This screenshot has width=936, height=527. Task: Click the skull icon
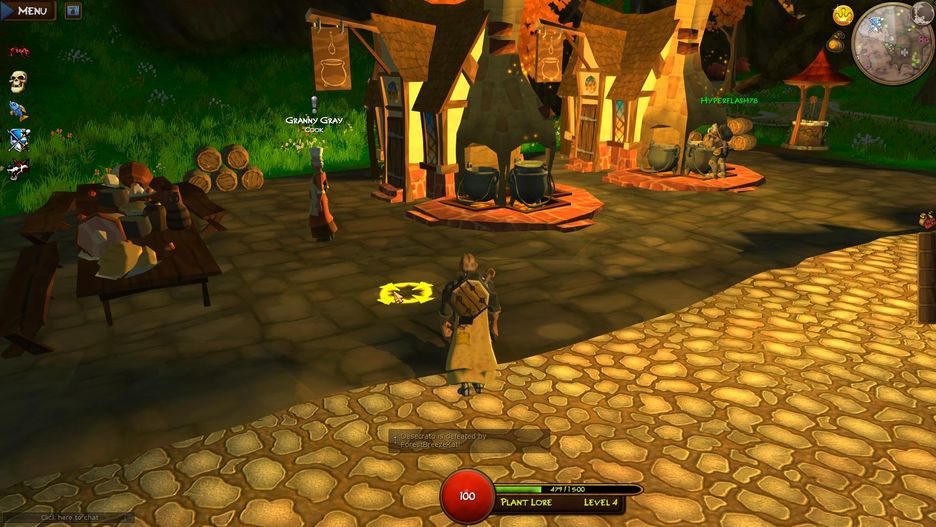coord(18,81)
